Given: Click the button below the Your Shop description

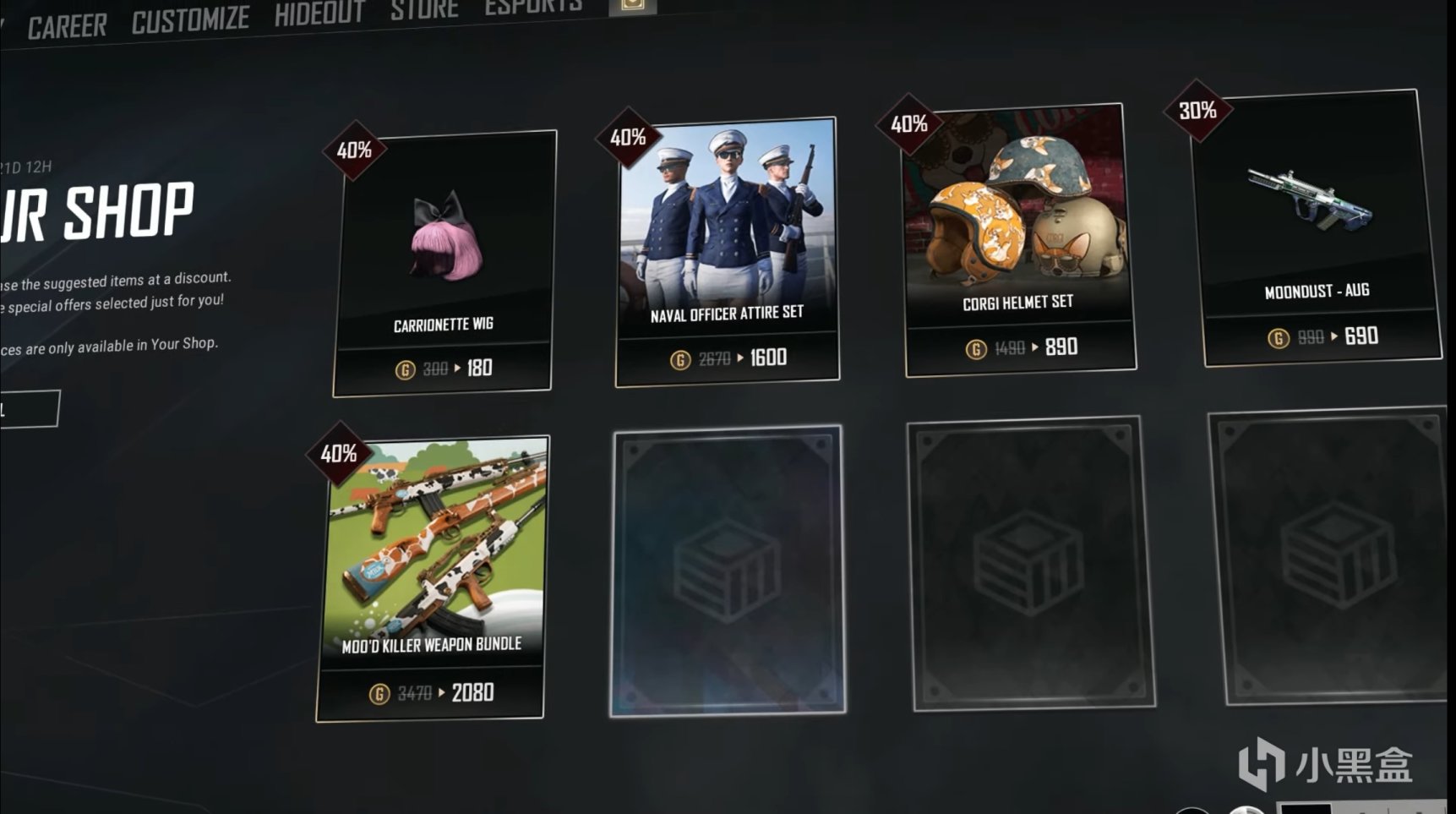Looking at the screenshot, I should pyautogui.click(x=30, y=410).
